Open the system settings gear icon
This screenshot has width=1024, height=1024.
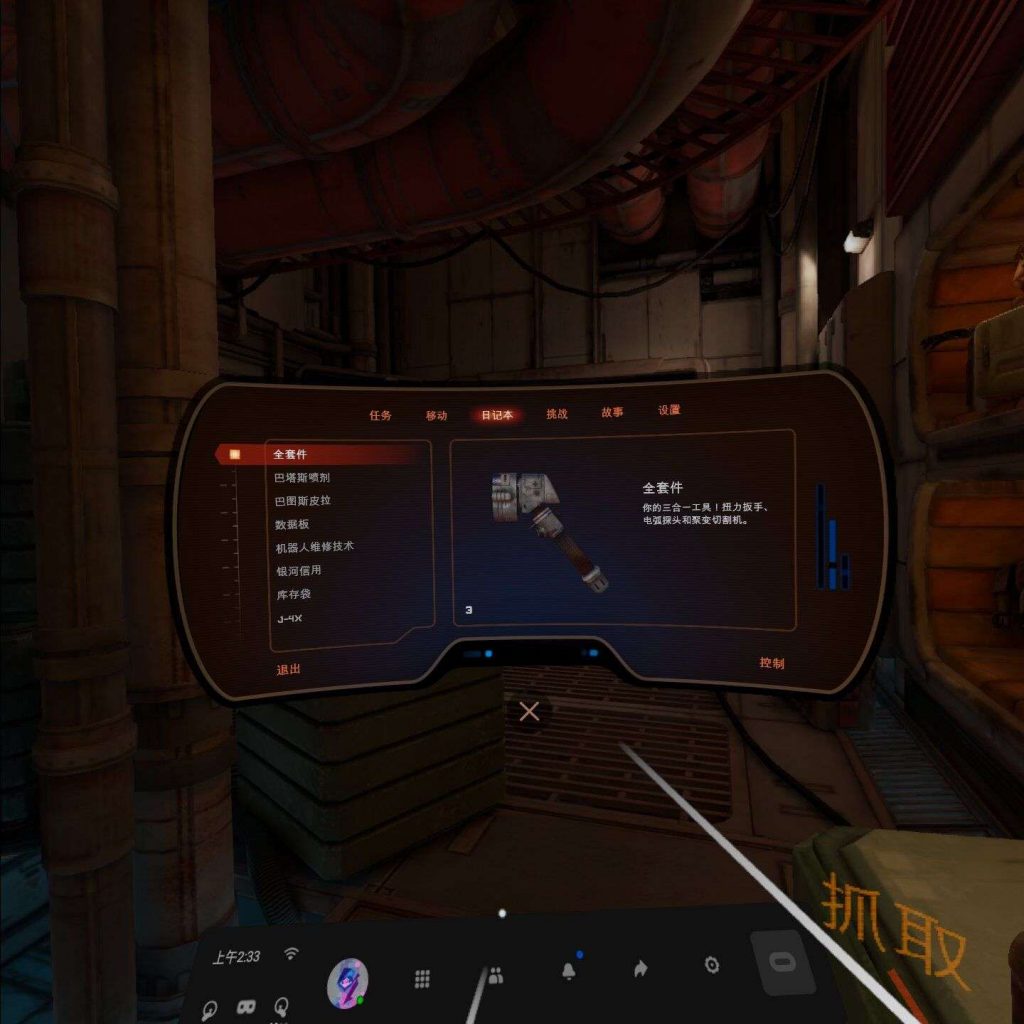pyautogui.click(x=711, y=965)
